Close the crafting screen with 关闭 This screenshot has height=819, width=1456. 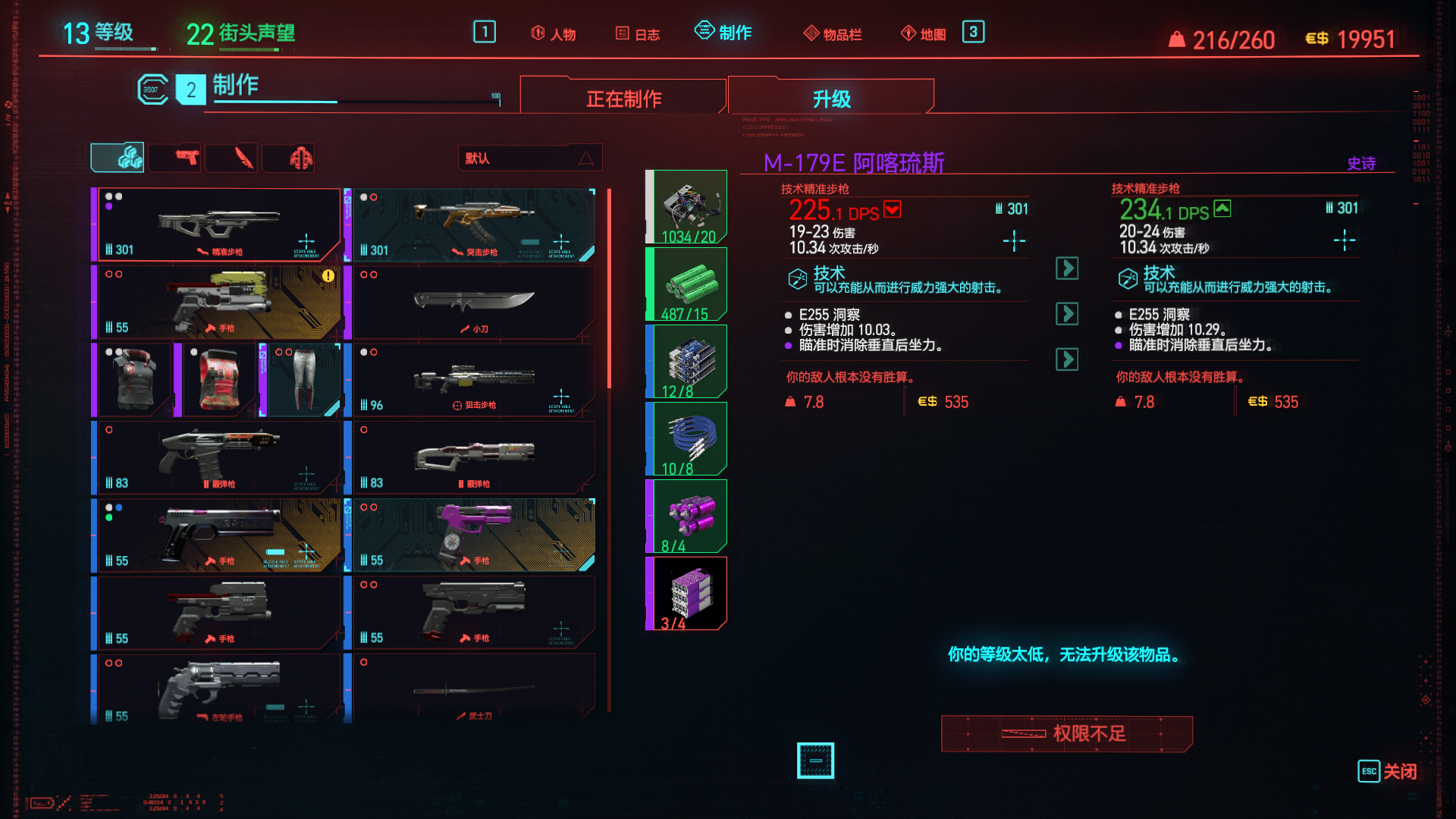click(x=1387, y=771)
